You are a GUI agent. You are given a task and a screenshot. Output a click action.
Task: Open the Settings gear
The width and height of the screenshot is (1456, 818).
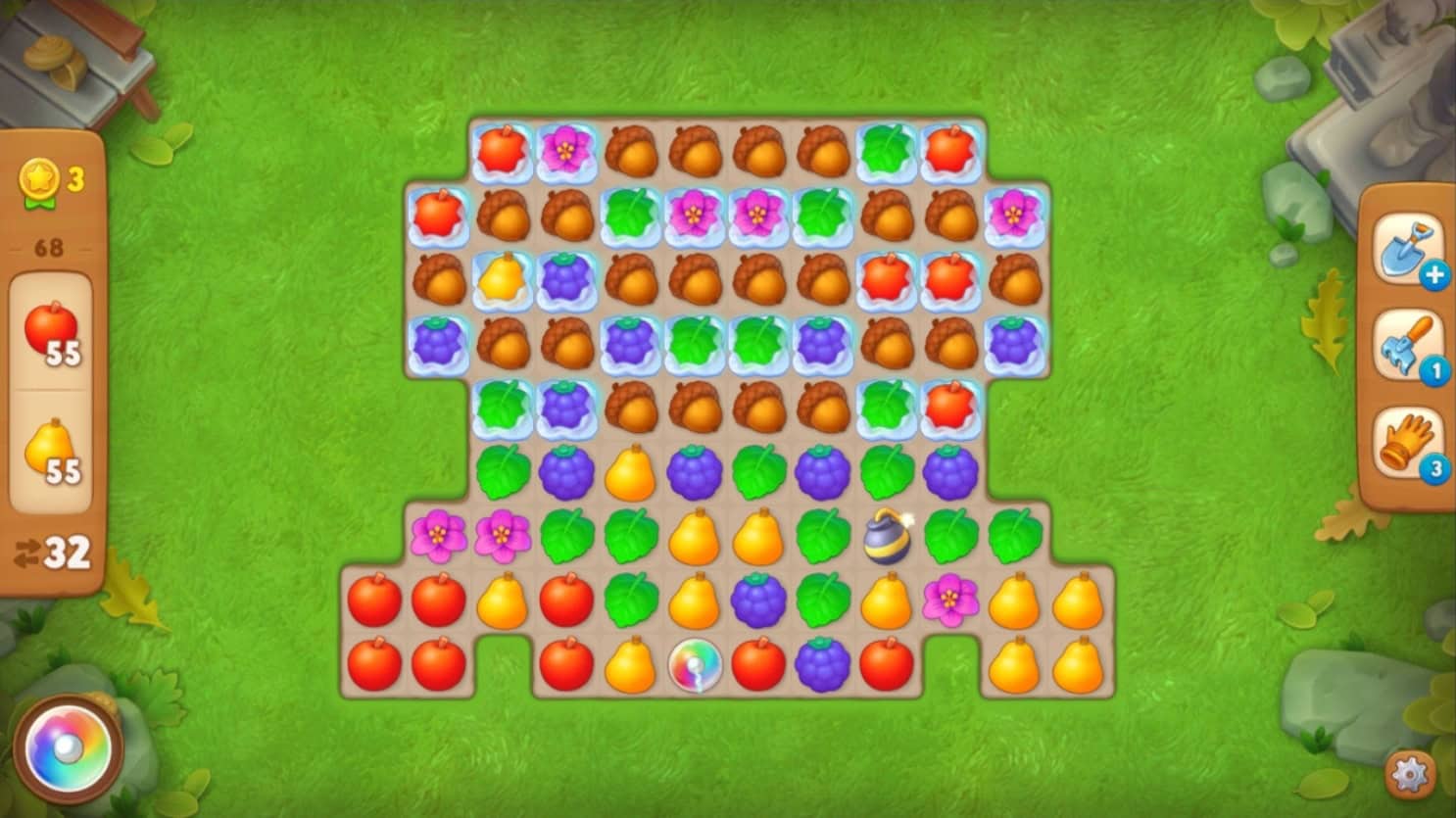1408,772
